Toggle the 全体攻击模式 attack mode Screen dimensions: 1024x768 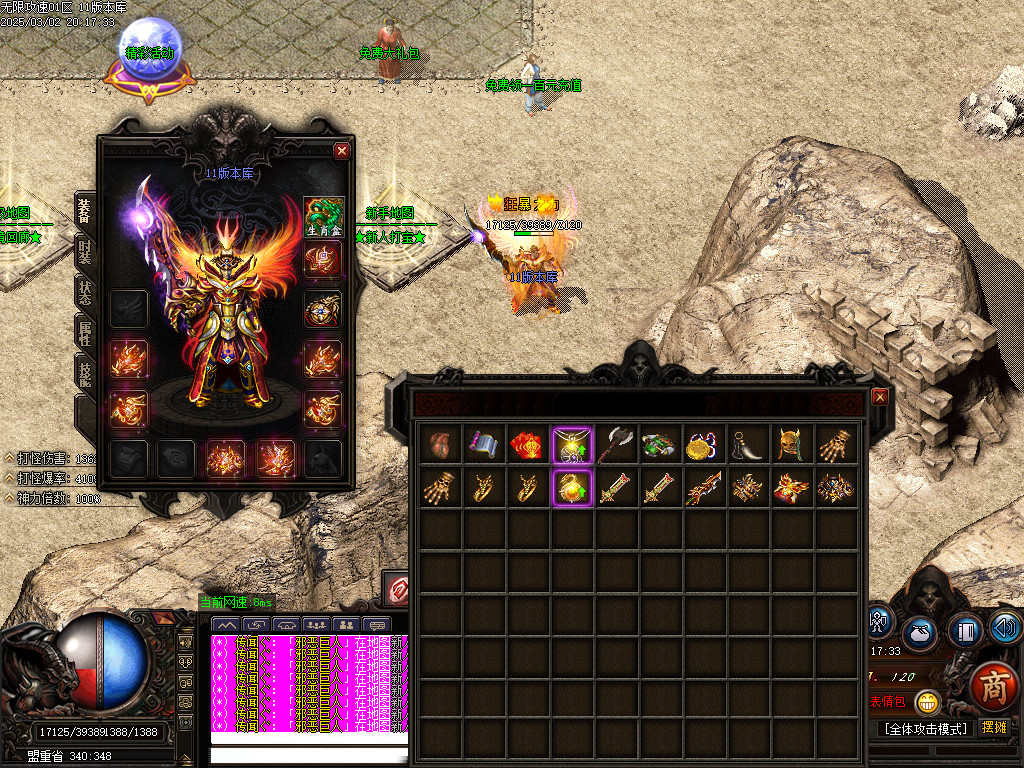tap(925, 728)
